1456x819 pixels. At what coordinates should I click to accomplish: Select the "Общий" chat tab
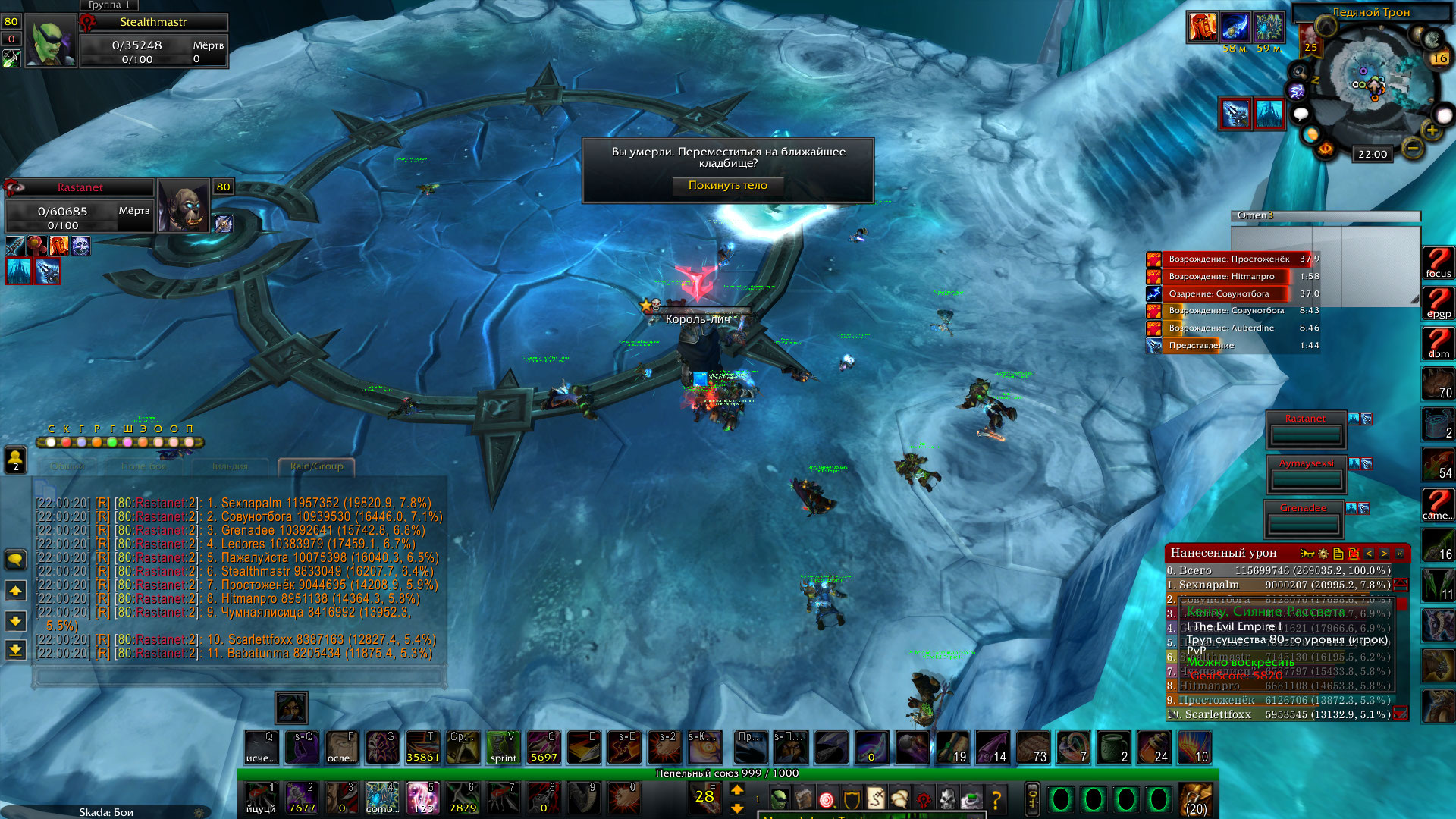coord(67,466)
